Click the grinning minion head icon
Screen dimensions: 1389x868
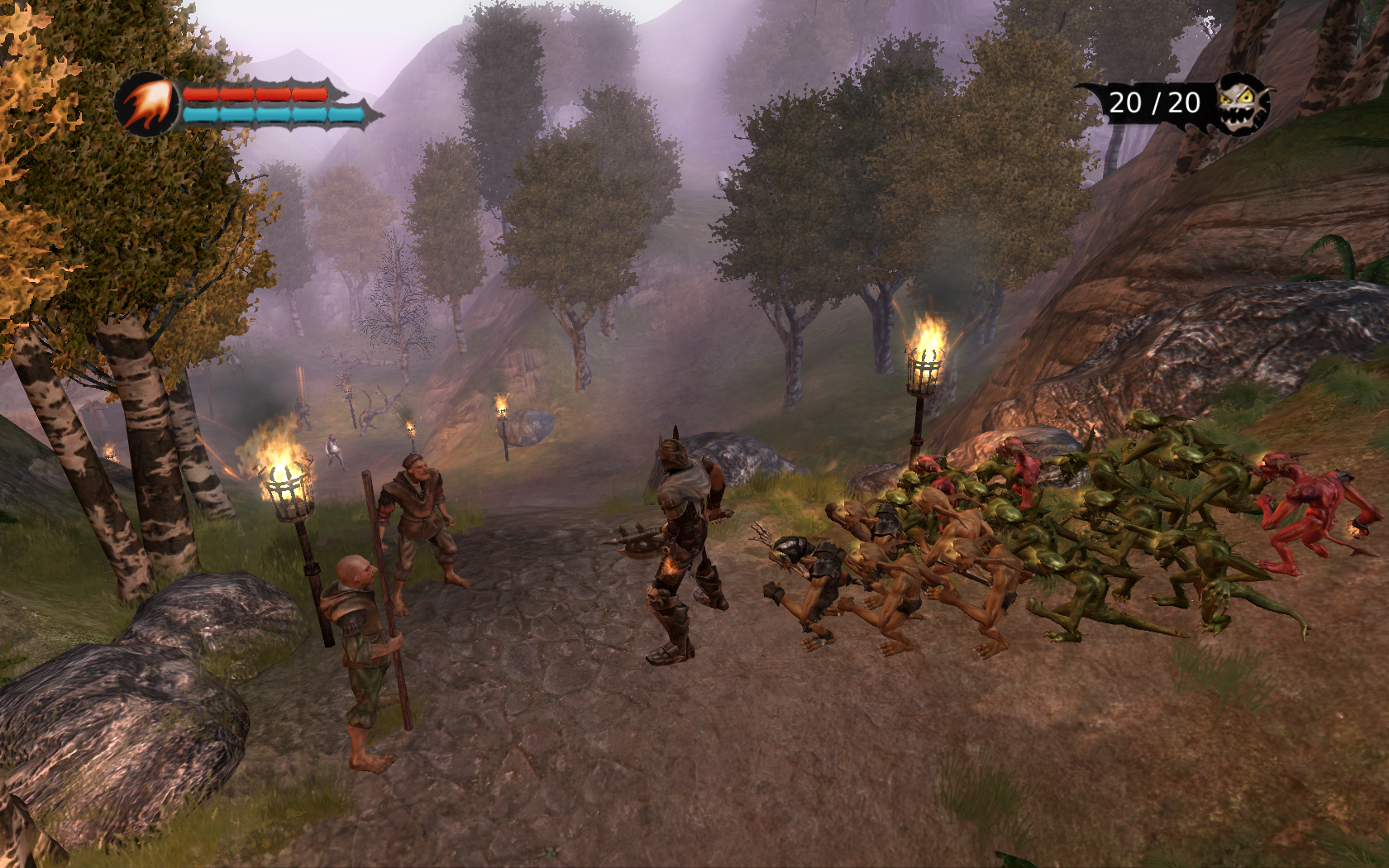(1241, 103)
